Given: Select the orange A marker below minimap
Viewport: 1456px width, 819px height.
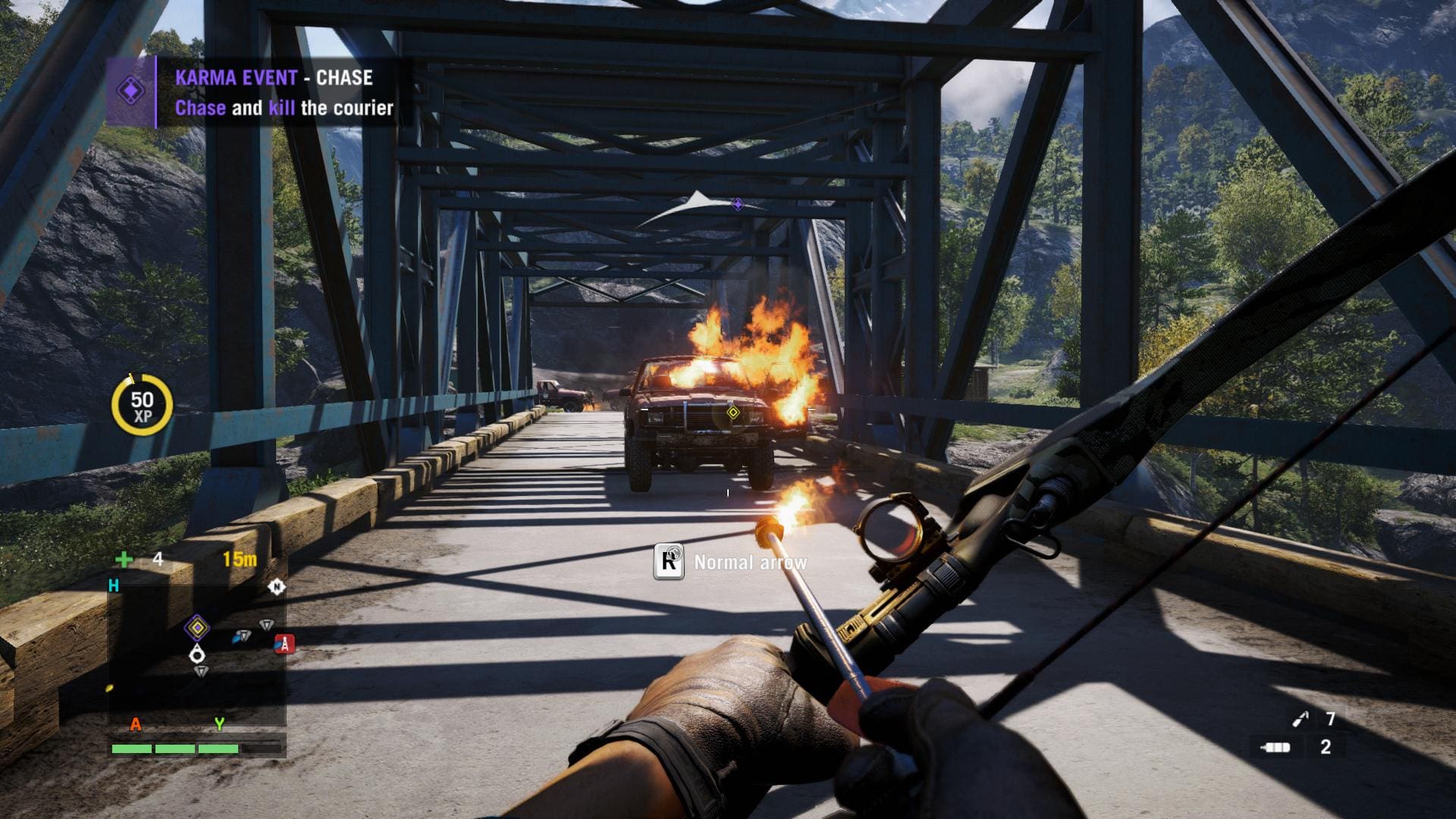Looking at the screenshot, I should [136, 724].
